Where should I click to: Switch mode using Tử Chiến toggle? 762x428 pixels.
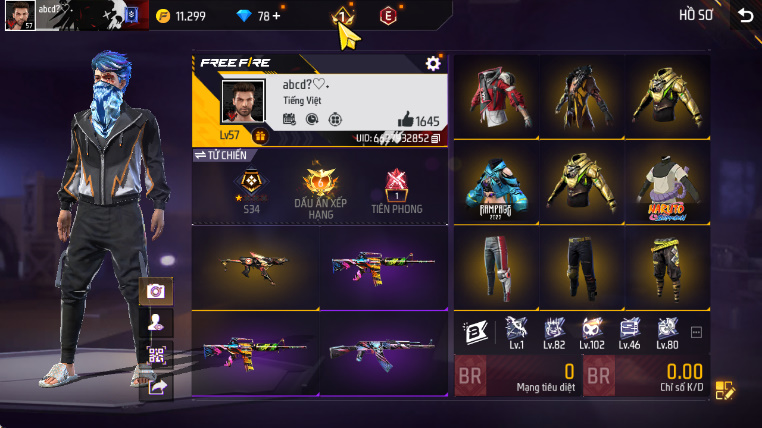[x=220, y=155]
